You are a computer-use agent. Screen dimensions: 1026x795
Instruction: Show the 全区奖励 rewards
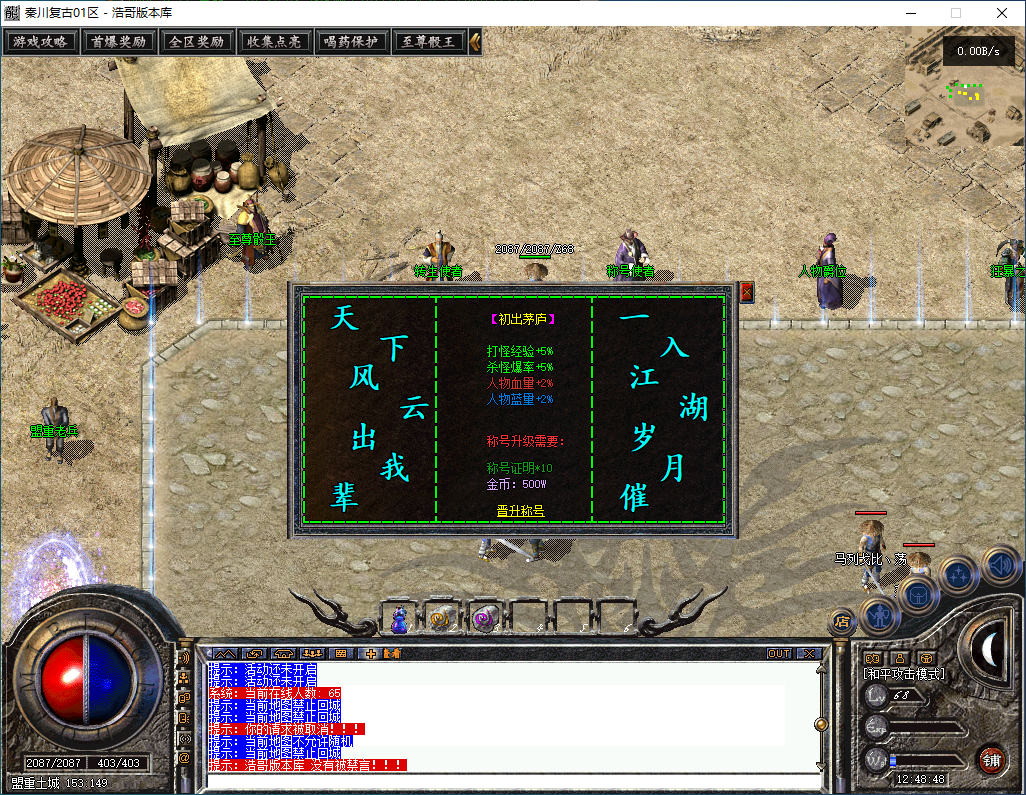[x=195, y=42]
